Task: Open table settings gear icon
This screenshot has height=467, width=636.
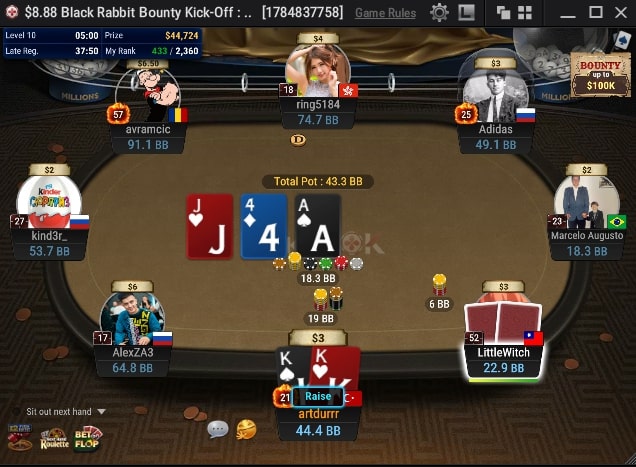Action: [439, 13]
